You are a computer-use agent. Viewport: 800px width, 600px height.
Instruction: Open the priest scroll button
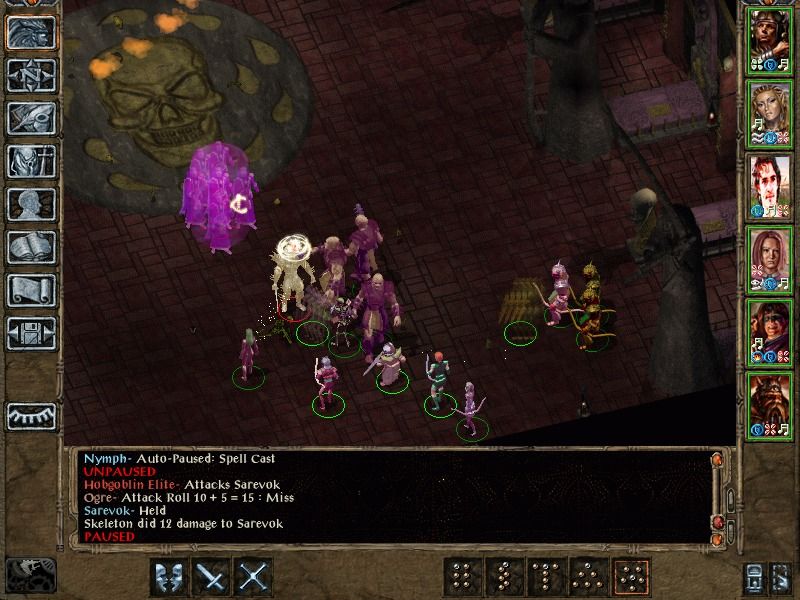31,290
